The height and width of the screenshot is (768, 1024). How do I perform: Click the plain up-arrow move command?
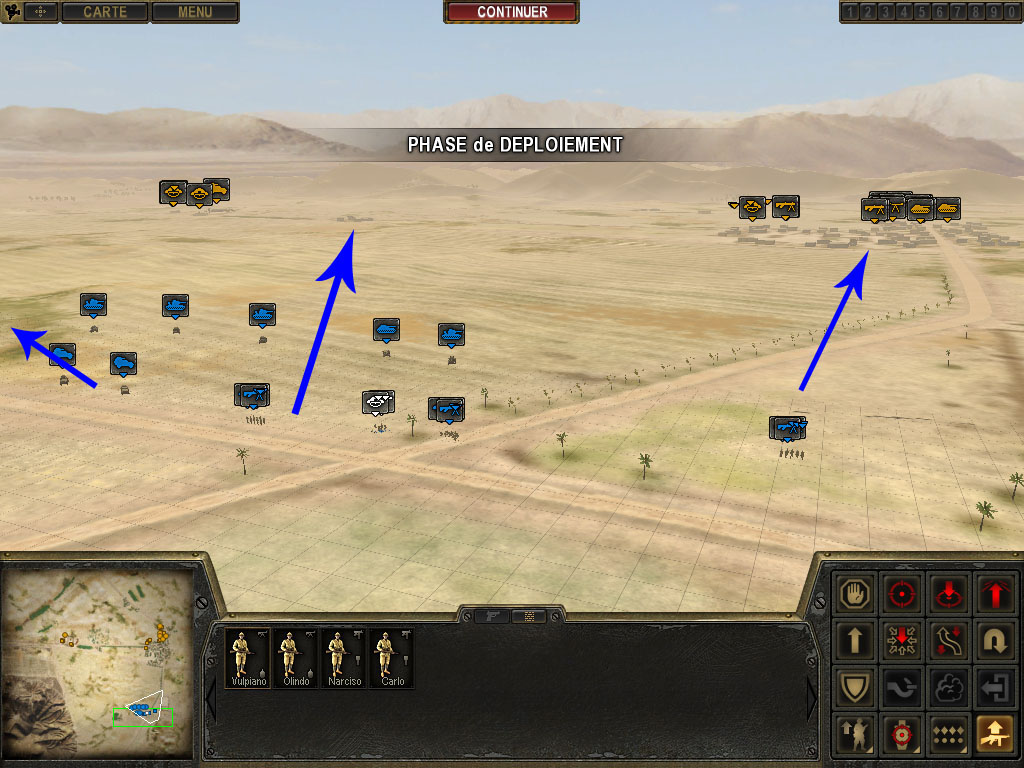click(x=856, y=640)
